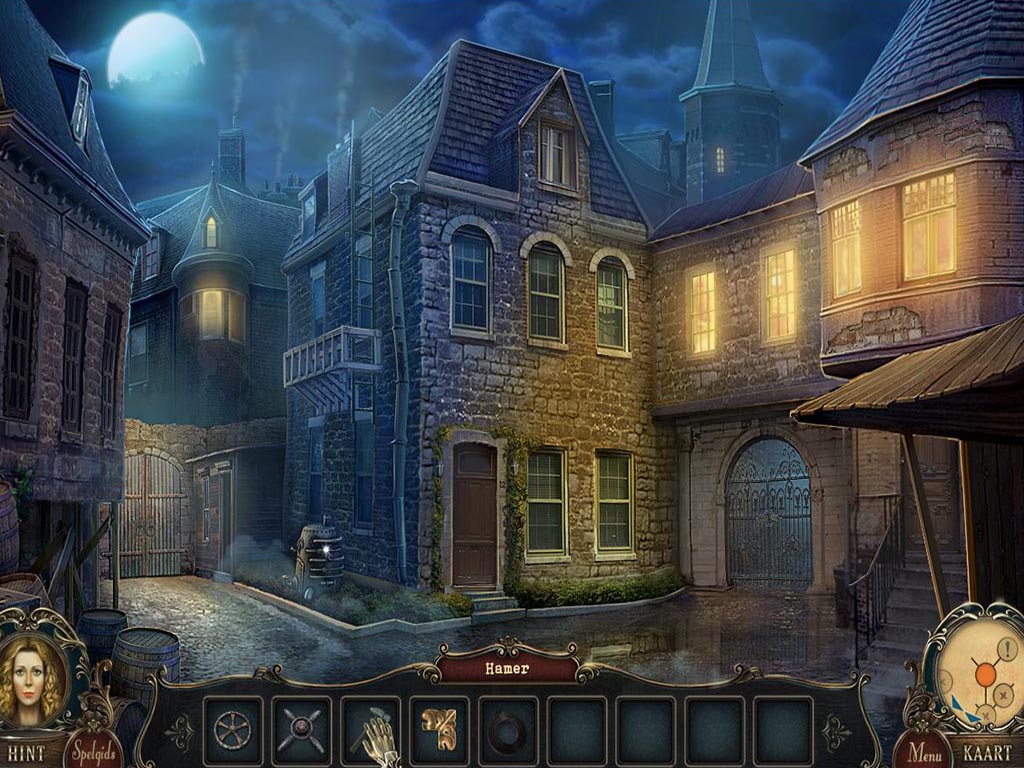Open the Spelgids strategy guide
The image size is (1024, 768).
tap(93, 749)
